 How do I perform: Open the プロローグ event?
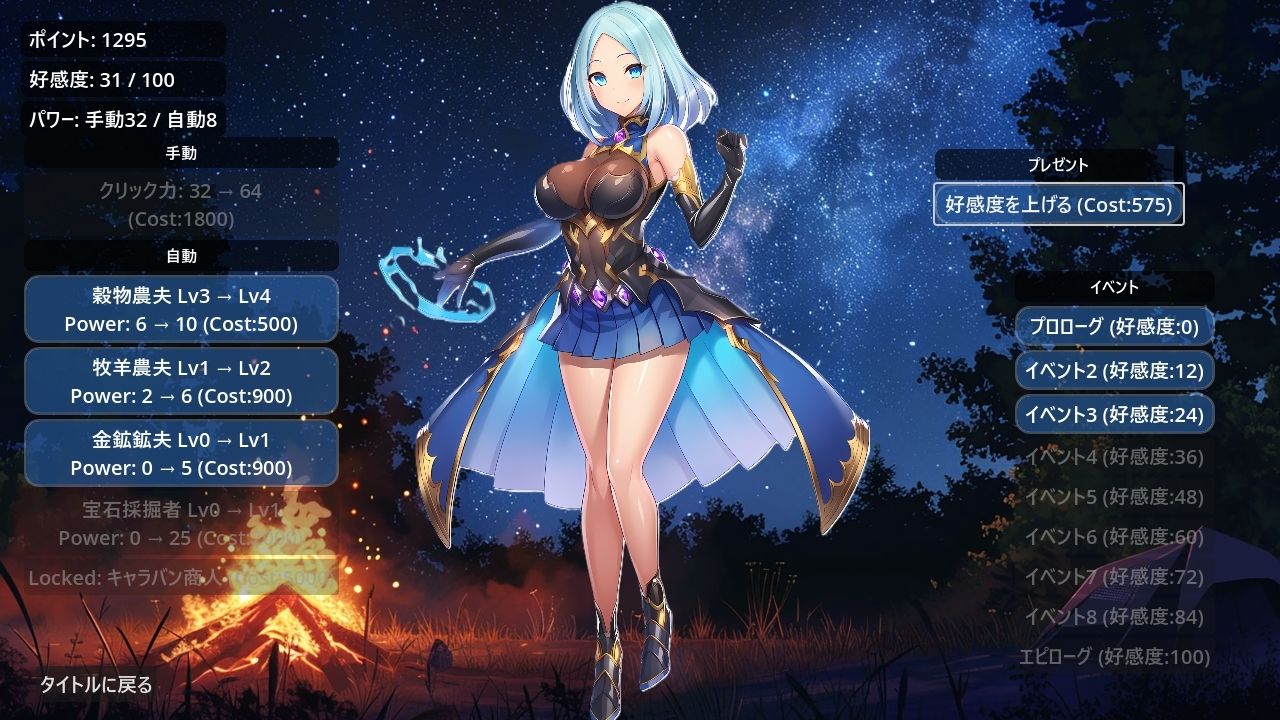coord(1114,327)
